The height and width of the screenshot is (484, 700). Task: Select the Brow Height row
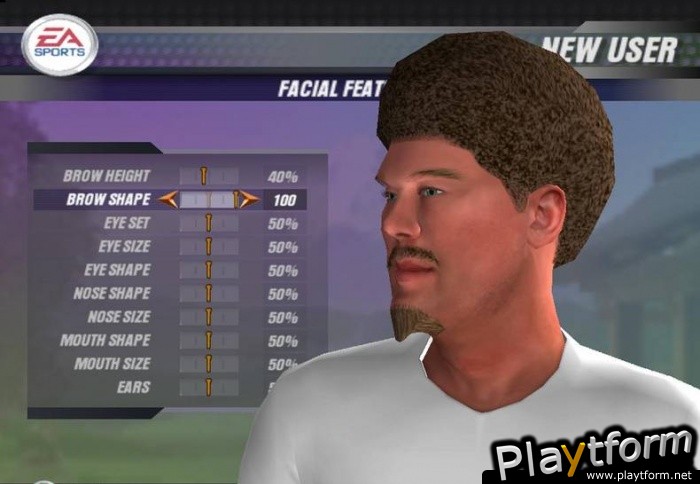(x=107, y=176)
